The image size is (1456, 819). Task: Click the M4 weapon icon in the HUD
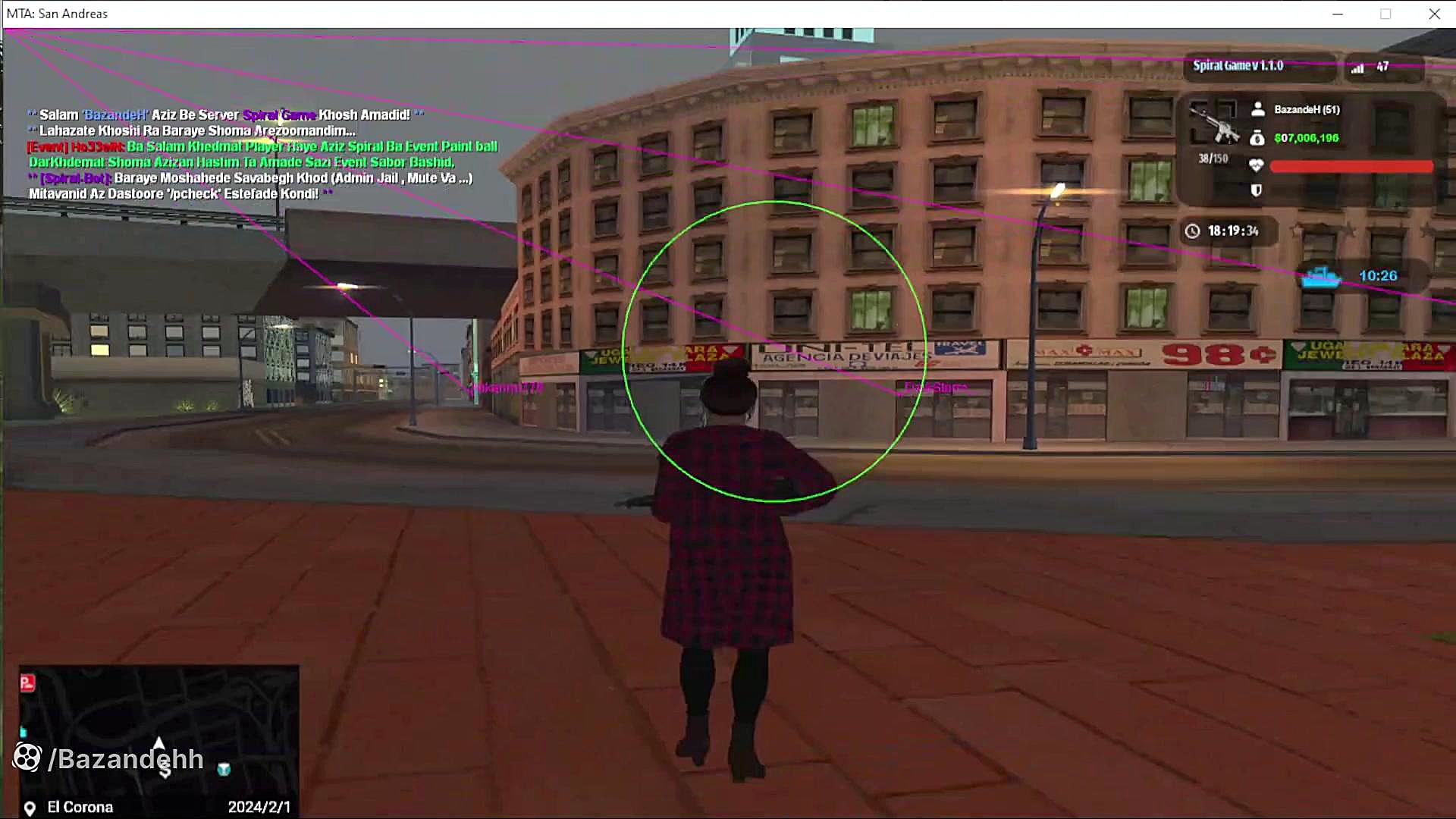point(1213,121)
